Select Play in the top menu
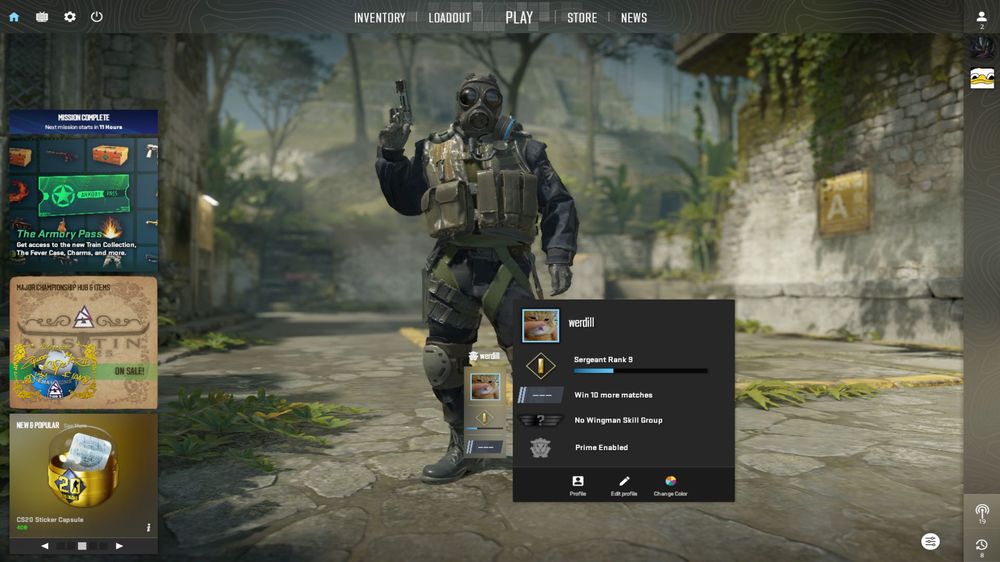The image size is (1000, 562). coord(519,17)
